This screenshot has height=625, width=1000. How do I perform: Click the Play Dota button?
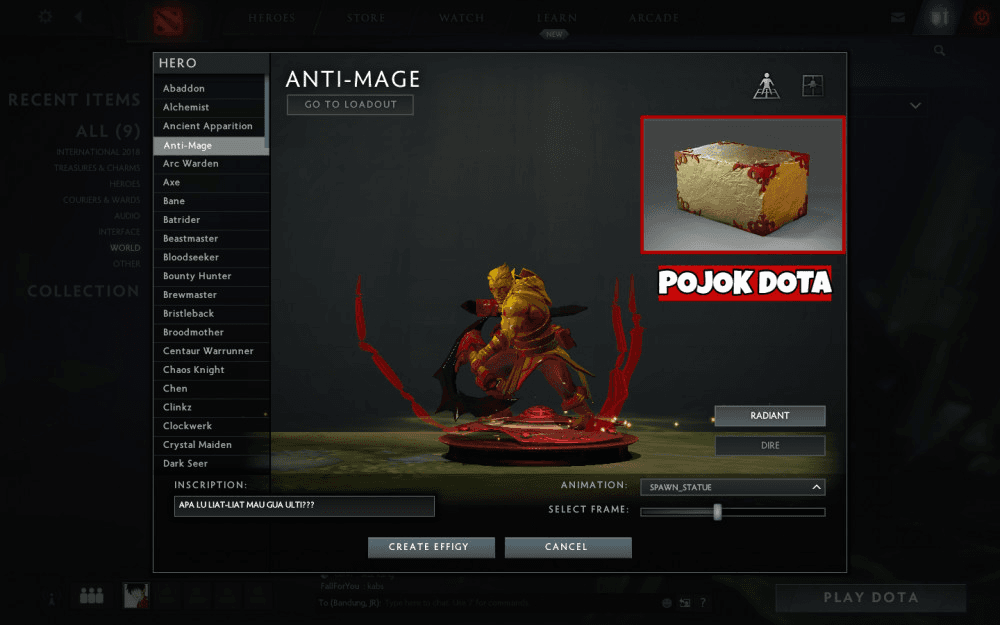coord(869,597)
